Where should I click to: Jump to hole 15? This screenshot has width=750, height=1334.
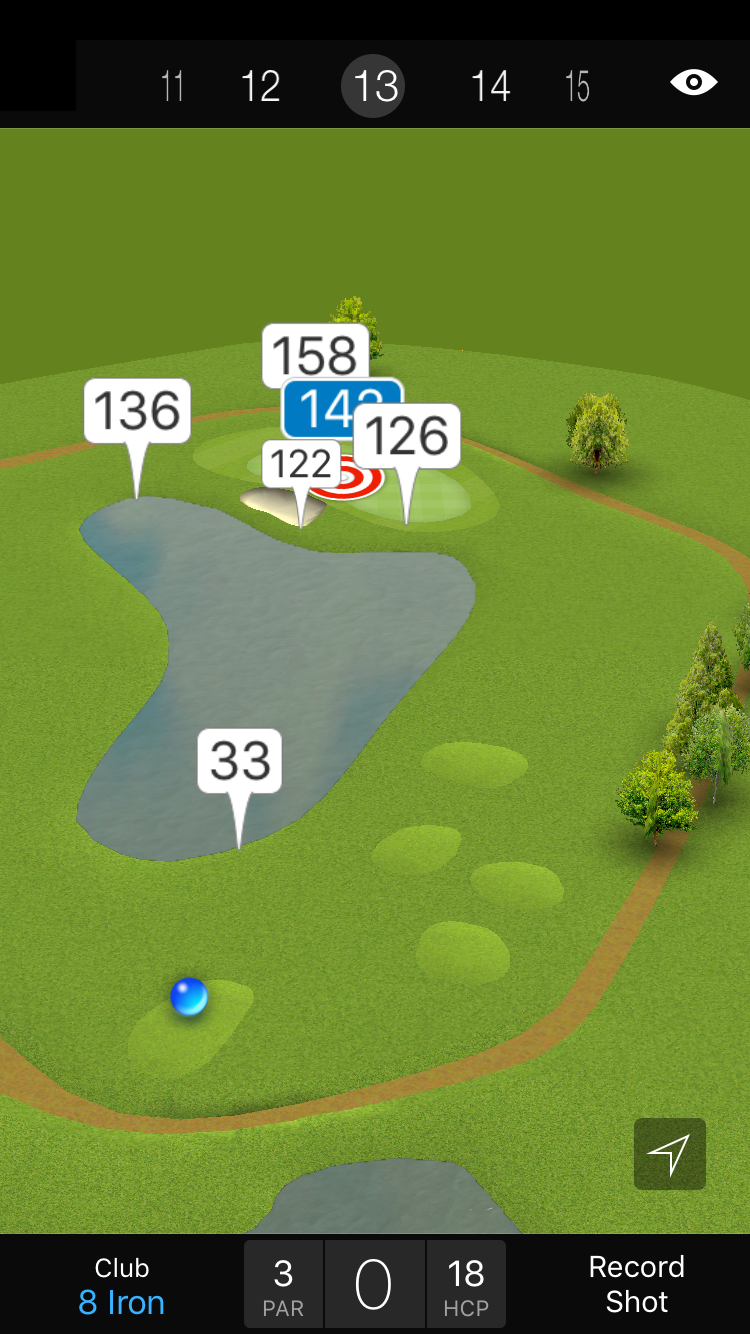[577, 86]
